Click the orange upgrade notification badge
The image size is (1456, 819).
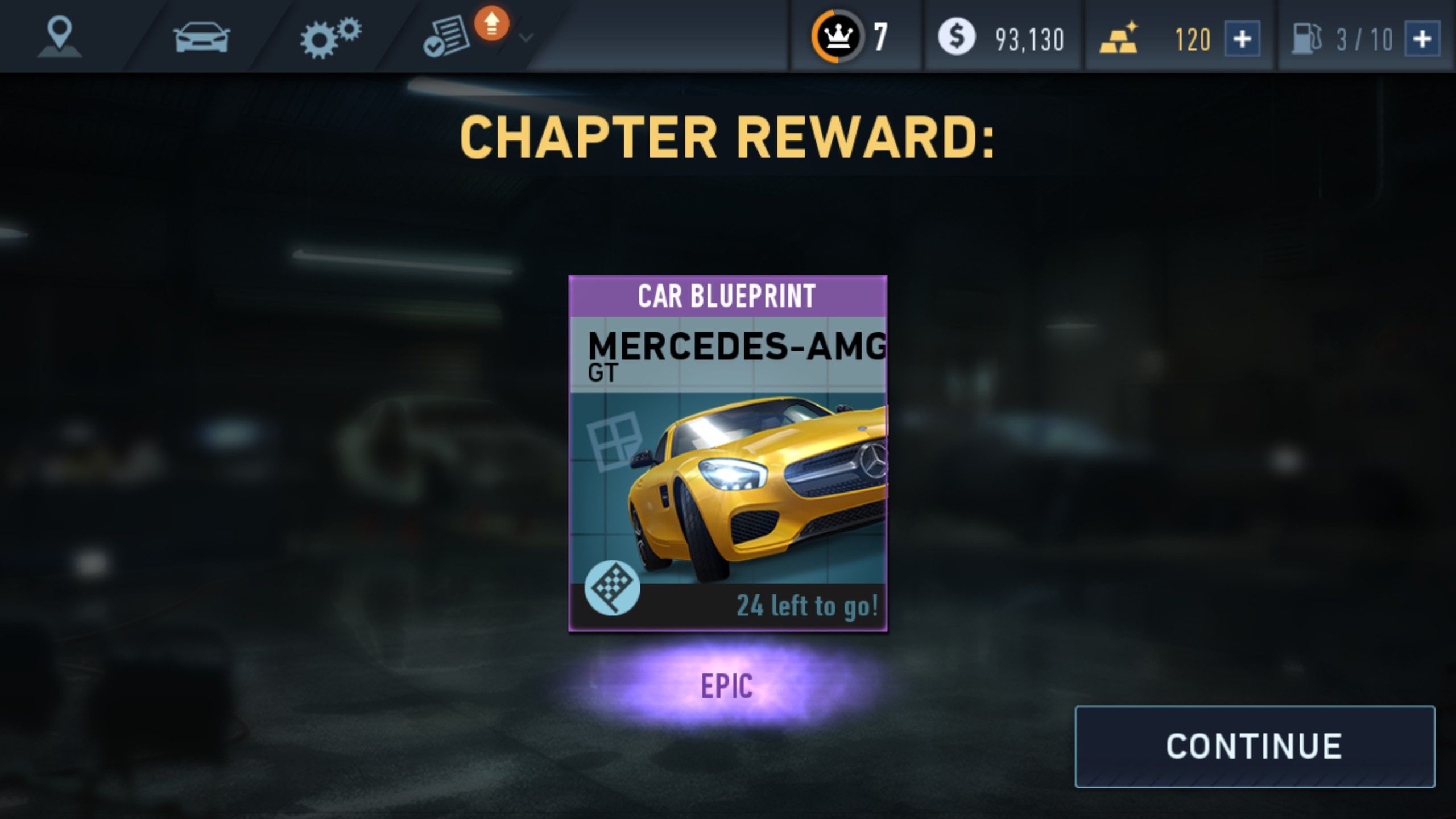click(490, 24)
